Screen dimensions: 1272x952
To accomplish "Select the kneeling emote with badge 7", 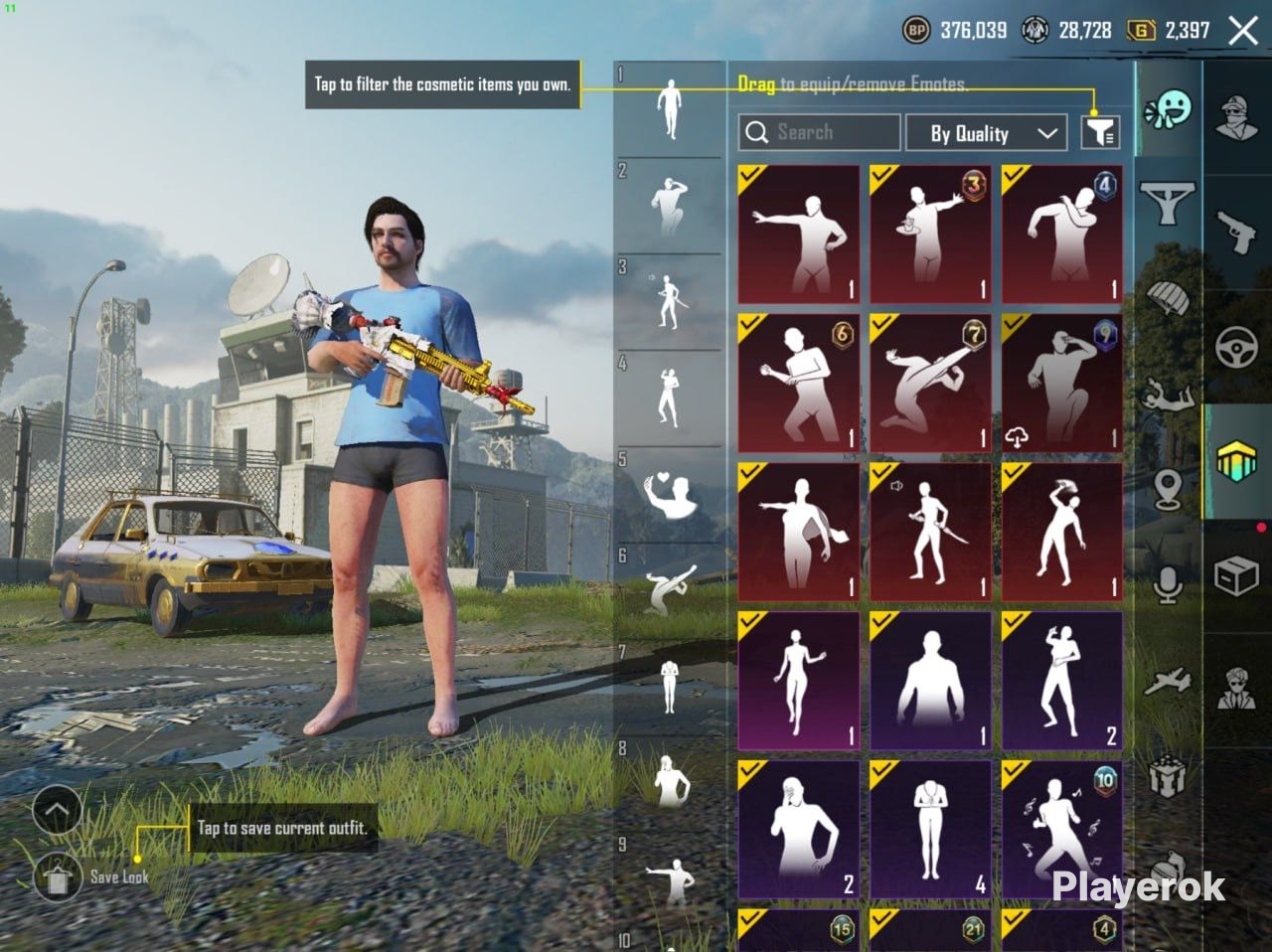I will pos(930,383).
